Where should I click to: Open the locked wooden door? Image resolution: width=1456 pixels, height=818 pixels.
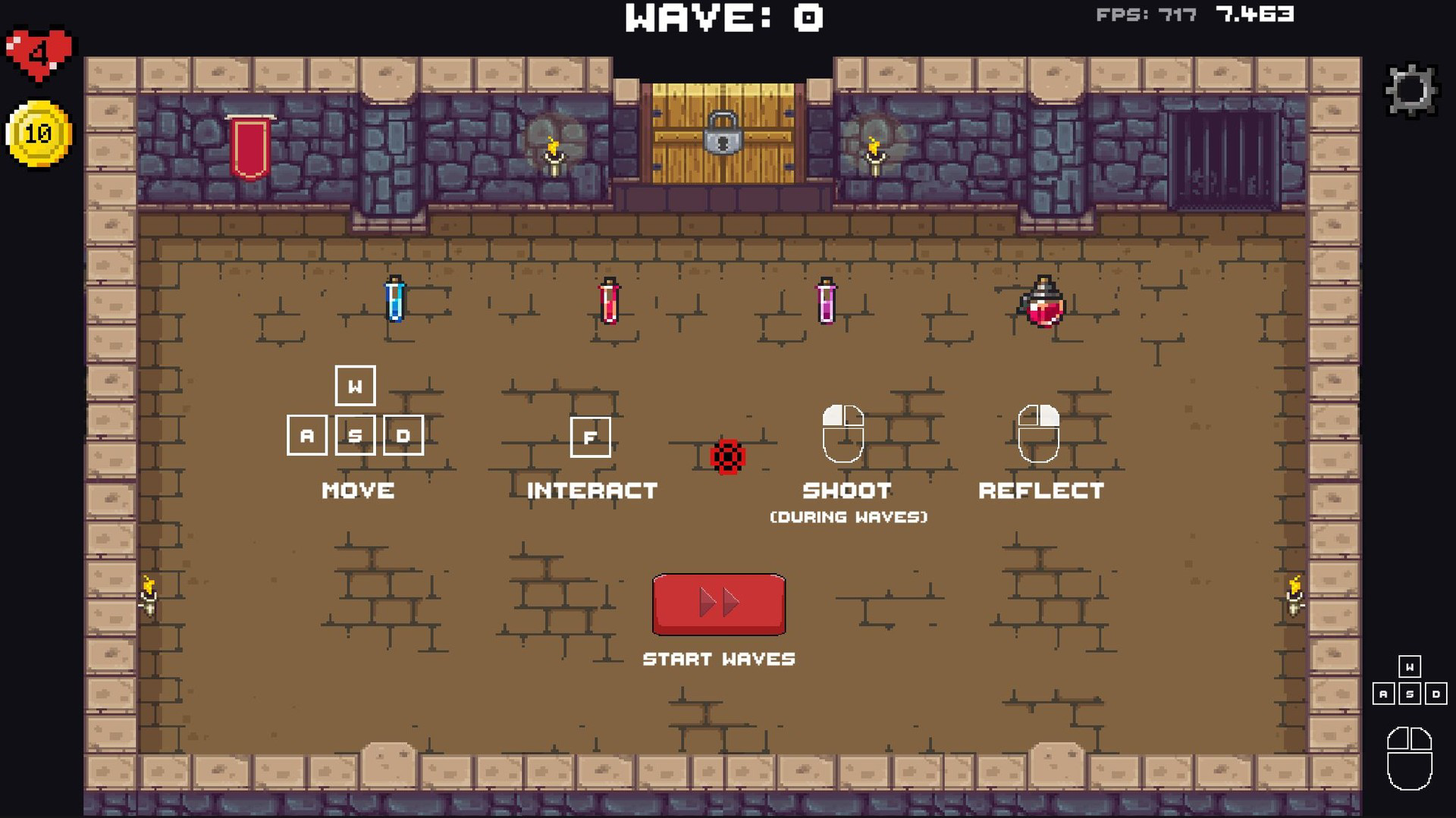tap(722, 136)
